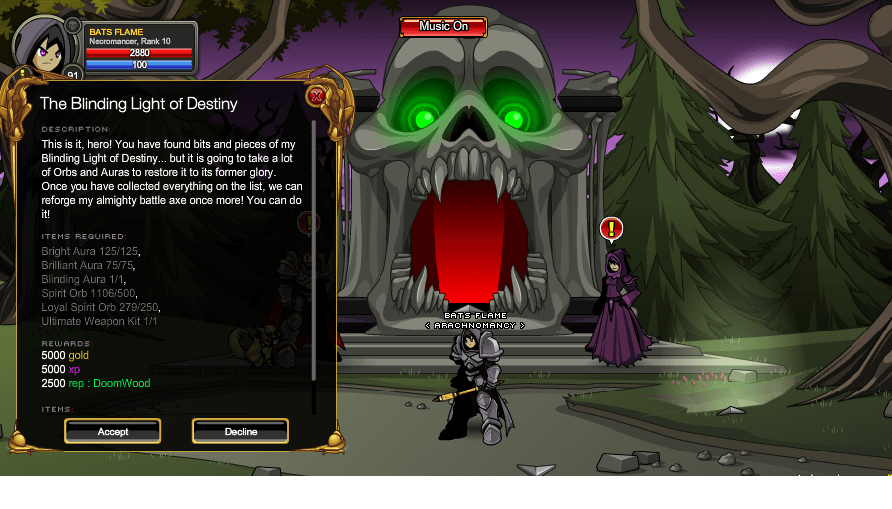The width and height of the screenshot is (892, 509).
Task: Close the quest window with red X
Action: click(316, 96)
